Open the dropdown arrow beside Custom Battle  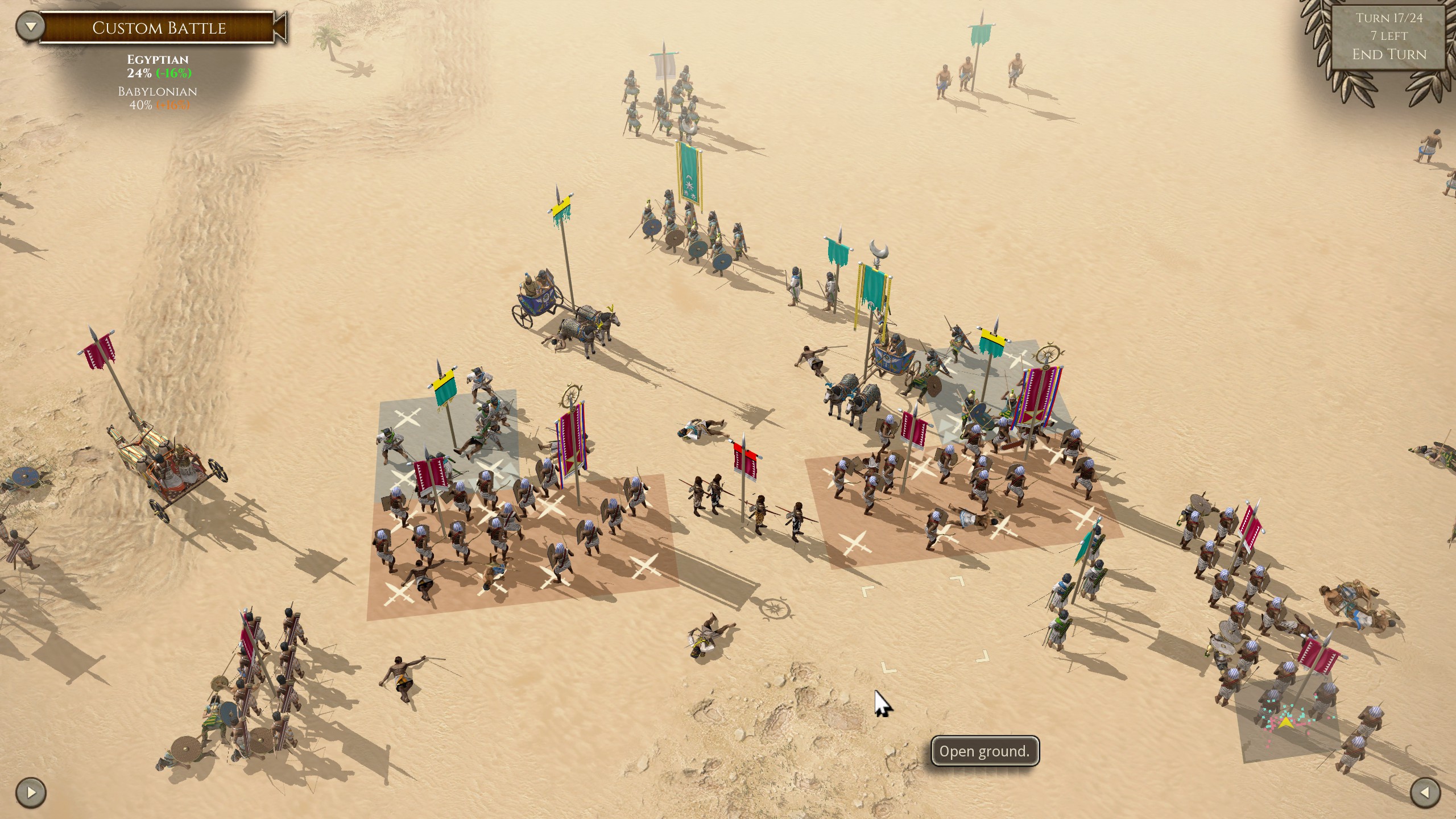pyautogui.click(x=30, y=27)
